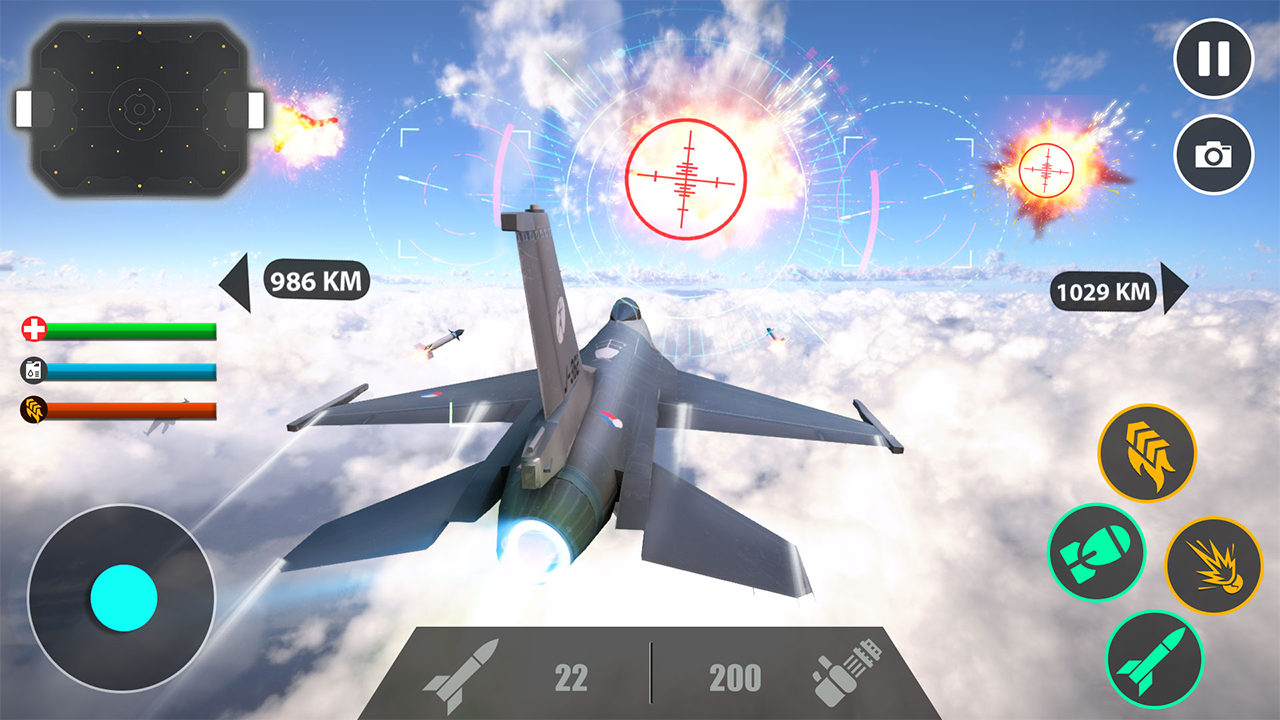Check the health cross icon near the bars

click(33, 330)
